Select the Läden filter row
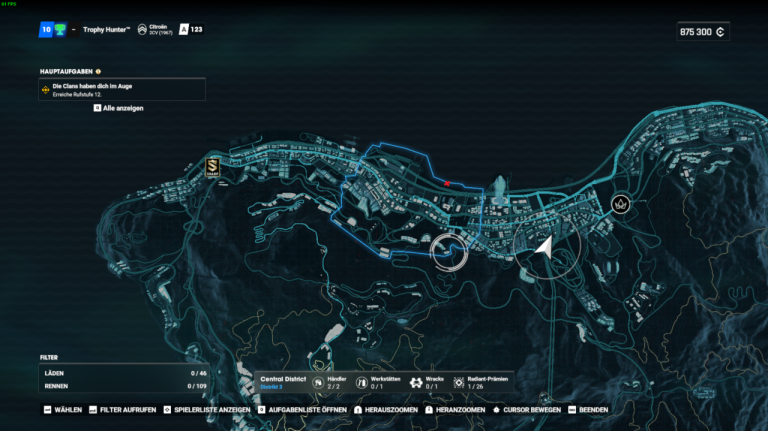 pyautogui.click(x=123, y=372)
